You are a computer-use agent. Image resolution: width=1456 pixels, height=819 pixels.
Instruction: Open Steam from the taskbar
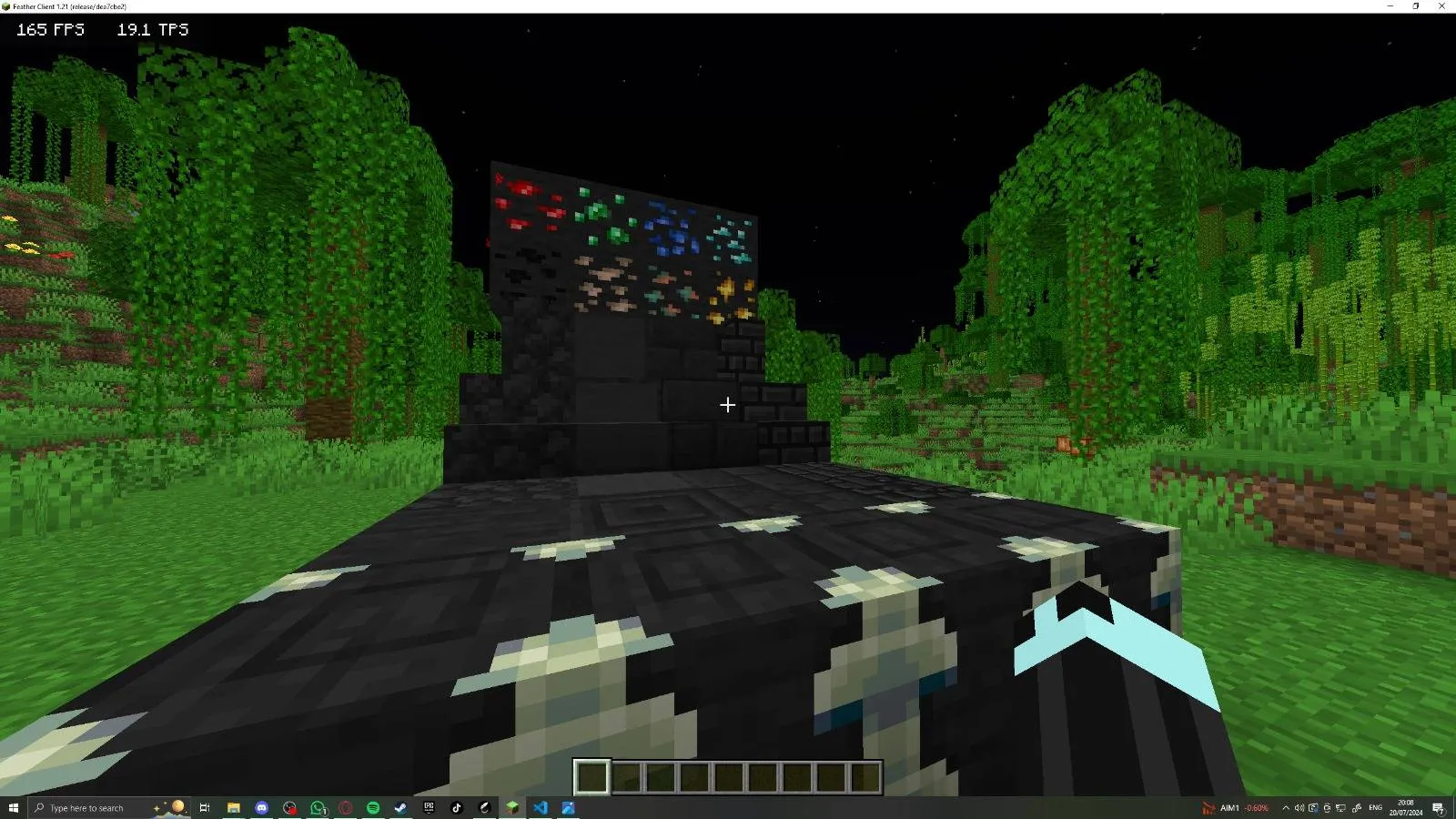tap(399, 807)
